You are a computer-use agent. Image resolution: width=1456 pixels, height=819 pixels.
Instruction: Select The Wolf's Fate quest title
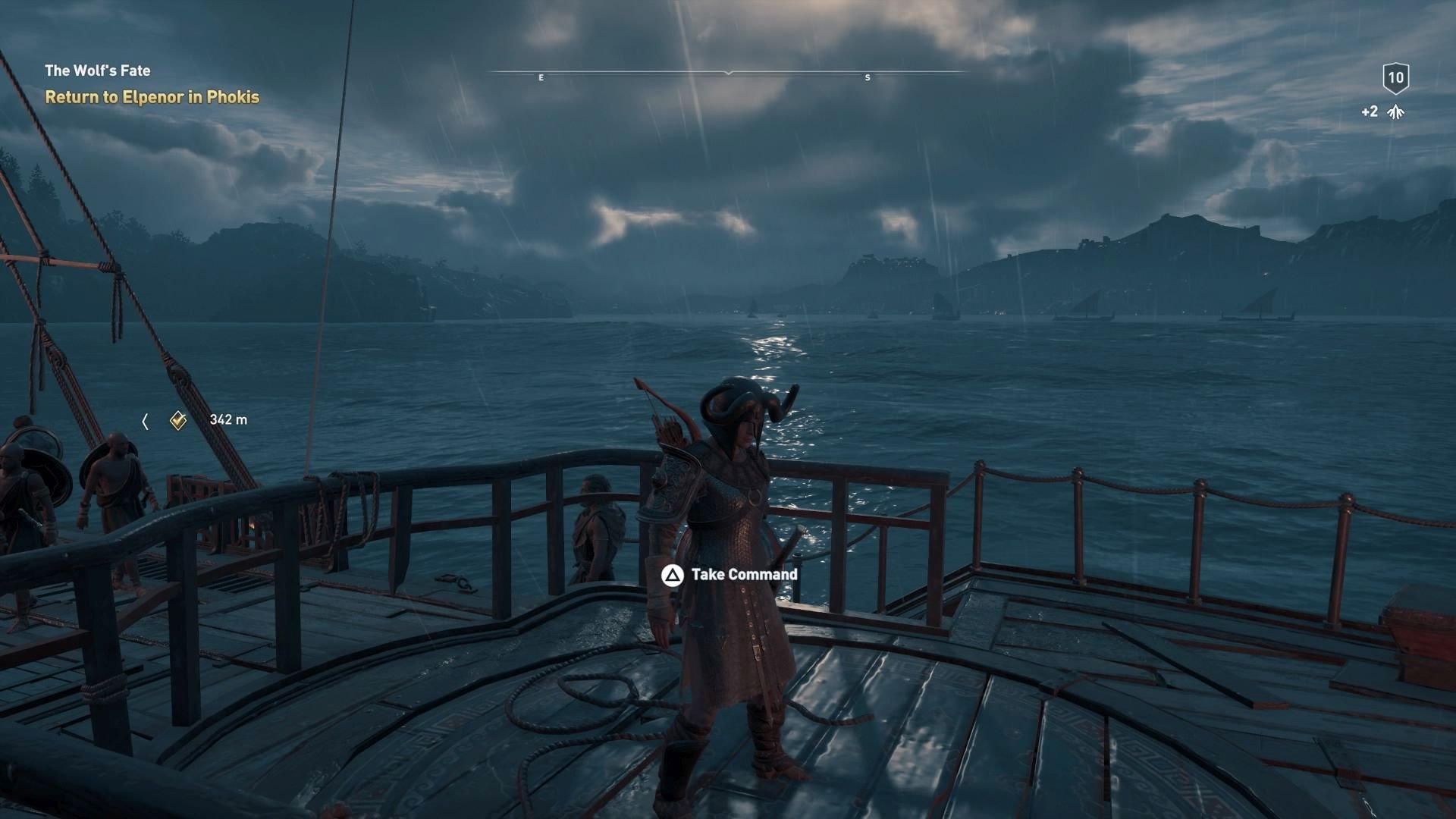pyautogui.click(x=97, y=70)
